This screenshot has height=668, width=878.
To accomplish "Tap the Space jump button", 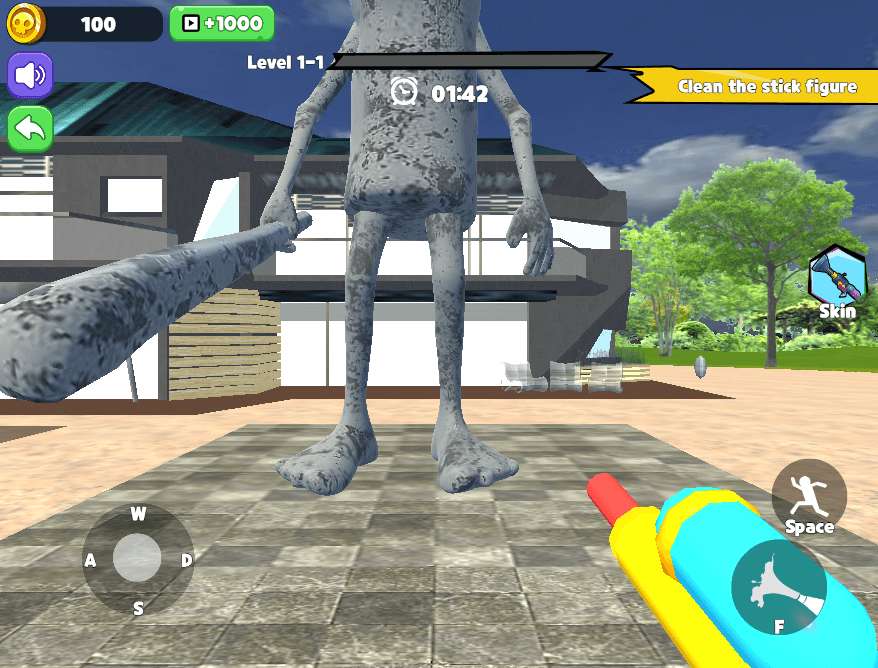I will (x=809, y=498).
